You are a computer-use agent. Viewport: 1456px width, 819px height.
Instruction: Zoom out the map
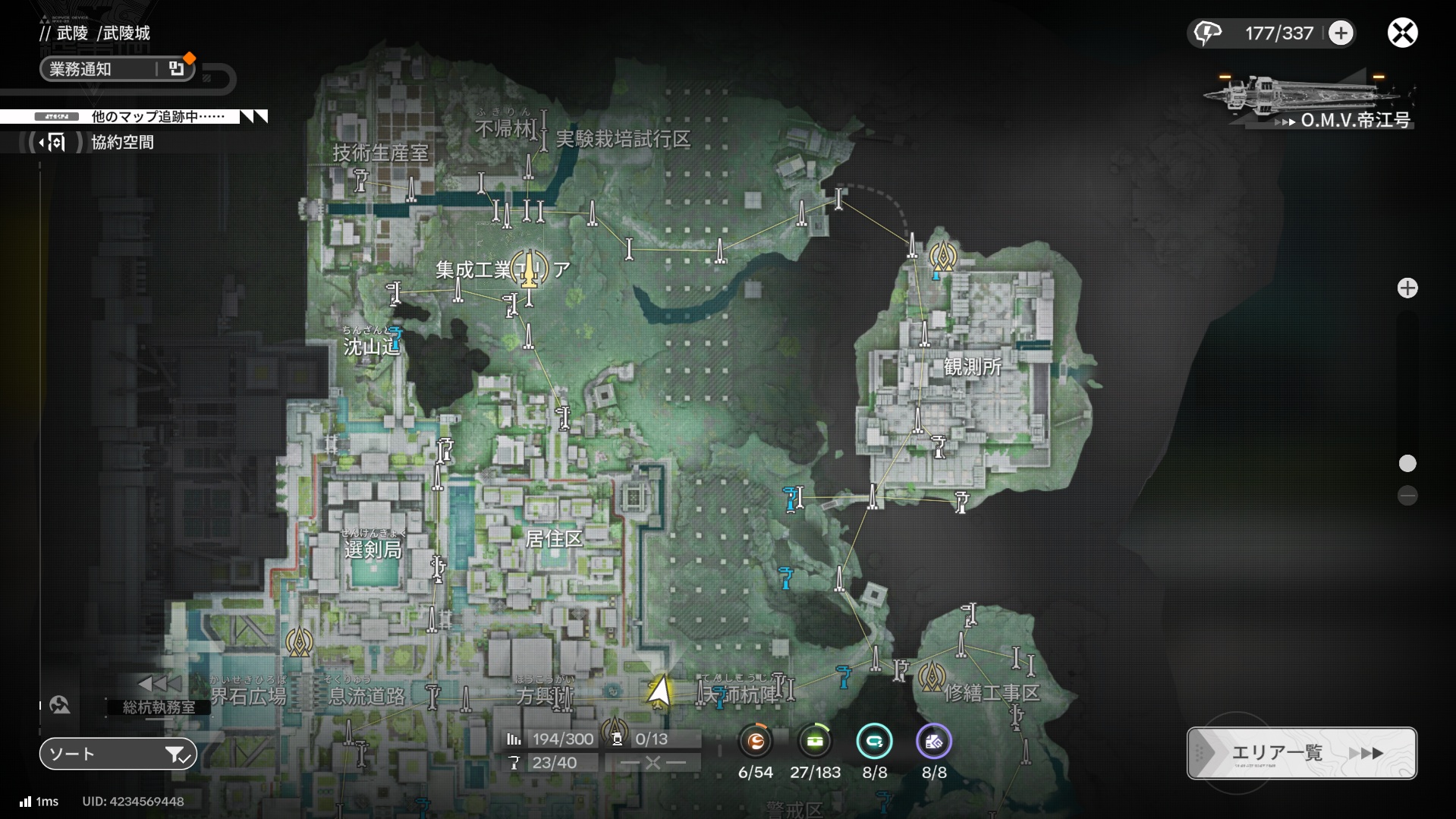click(x=1407, y=496)
